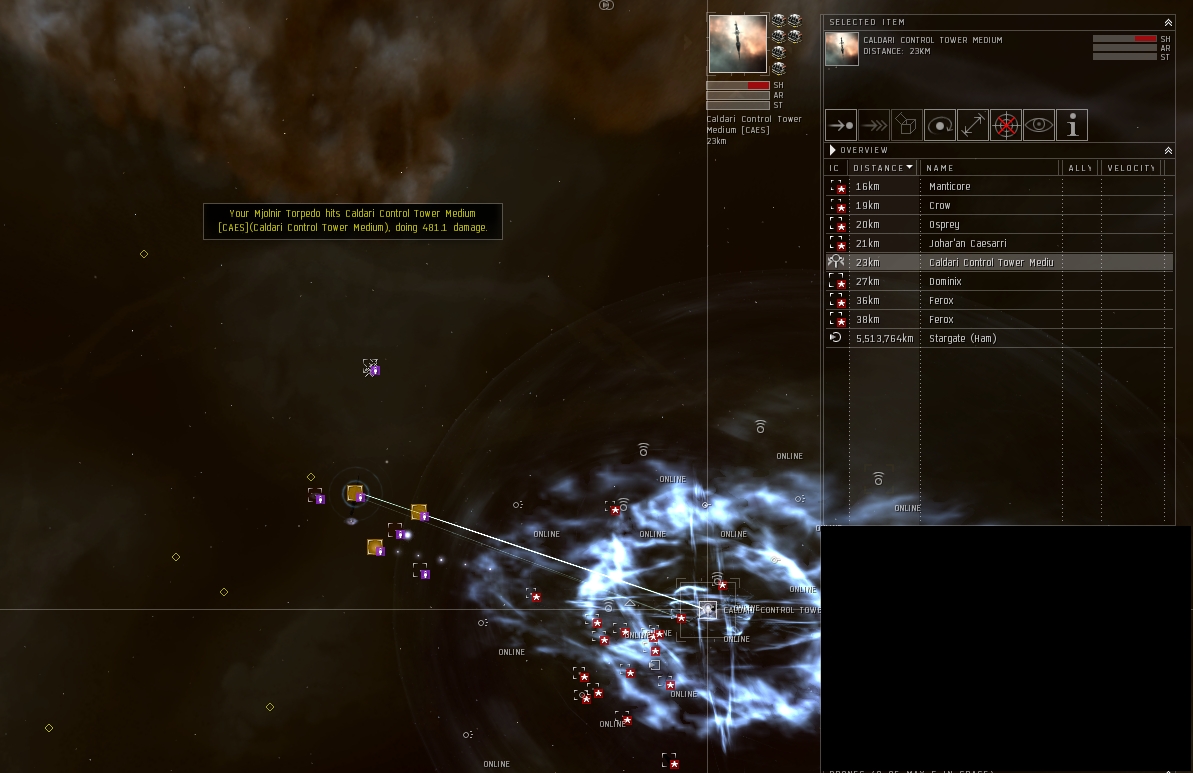Screen dimensions: 1193x773
Task: Click the keep at range arrows icon
Action: [973, 125]
